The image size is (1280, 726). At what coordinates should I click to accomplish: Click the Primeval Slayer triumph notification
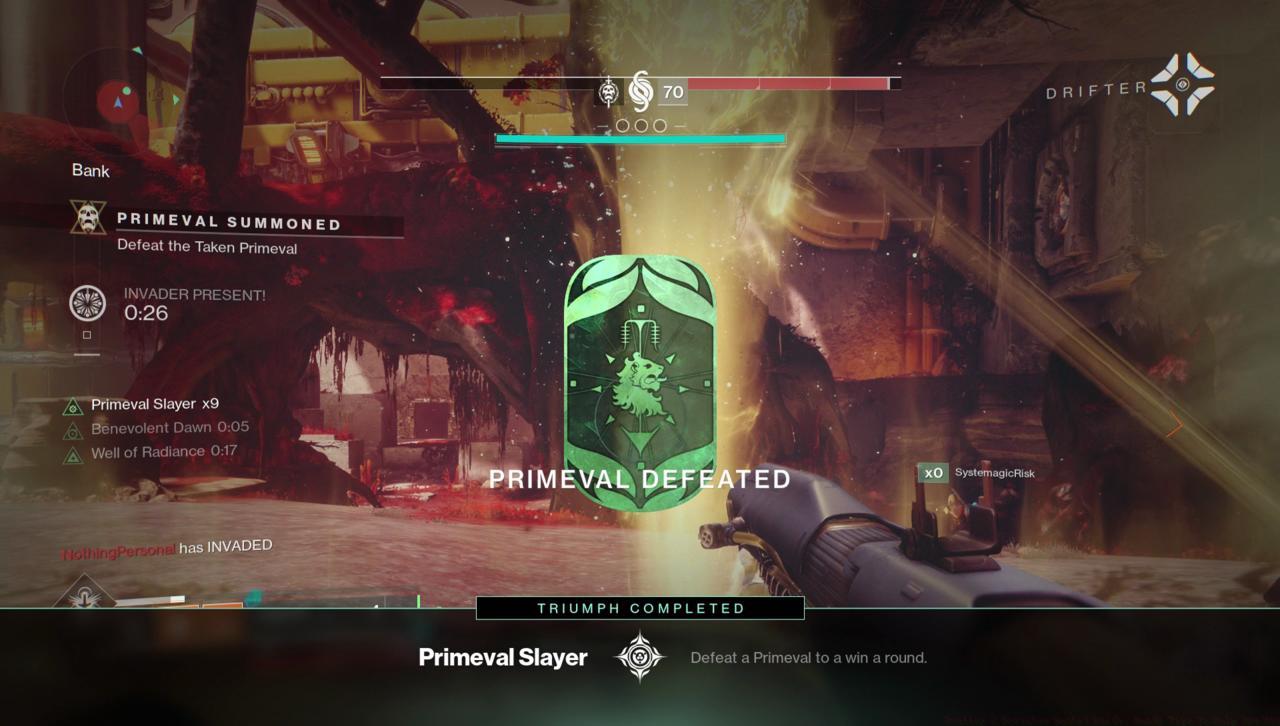point(502,657)
